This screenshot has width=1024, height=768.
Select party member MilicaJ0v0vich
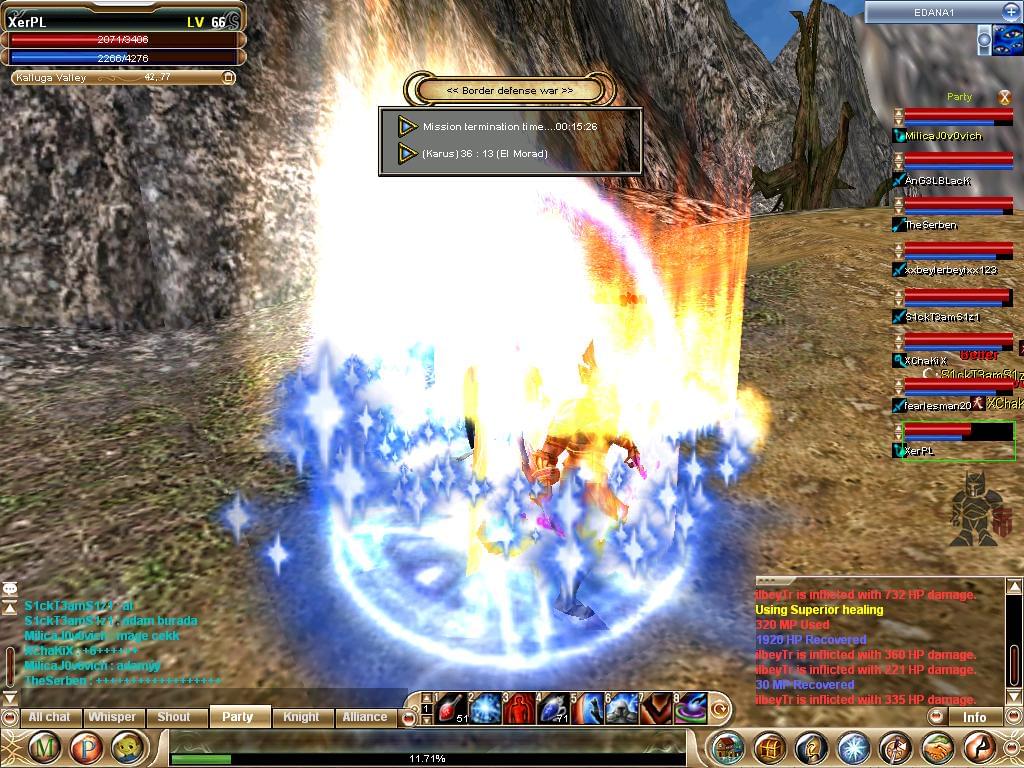(x=944, y=136)
